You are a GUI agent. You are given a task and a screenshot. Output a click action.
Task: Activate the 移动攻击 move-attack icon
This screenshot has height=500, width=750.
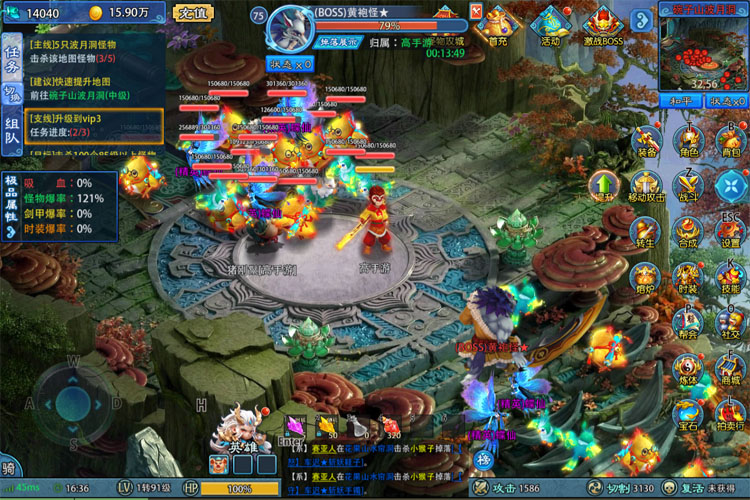645,184
